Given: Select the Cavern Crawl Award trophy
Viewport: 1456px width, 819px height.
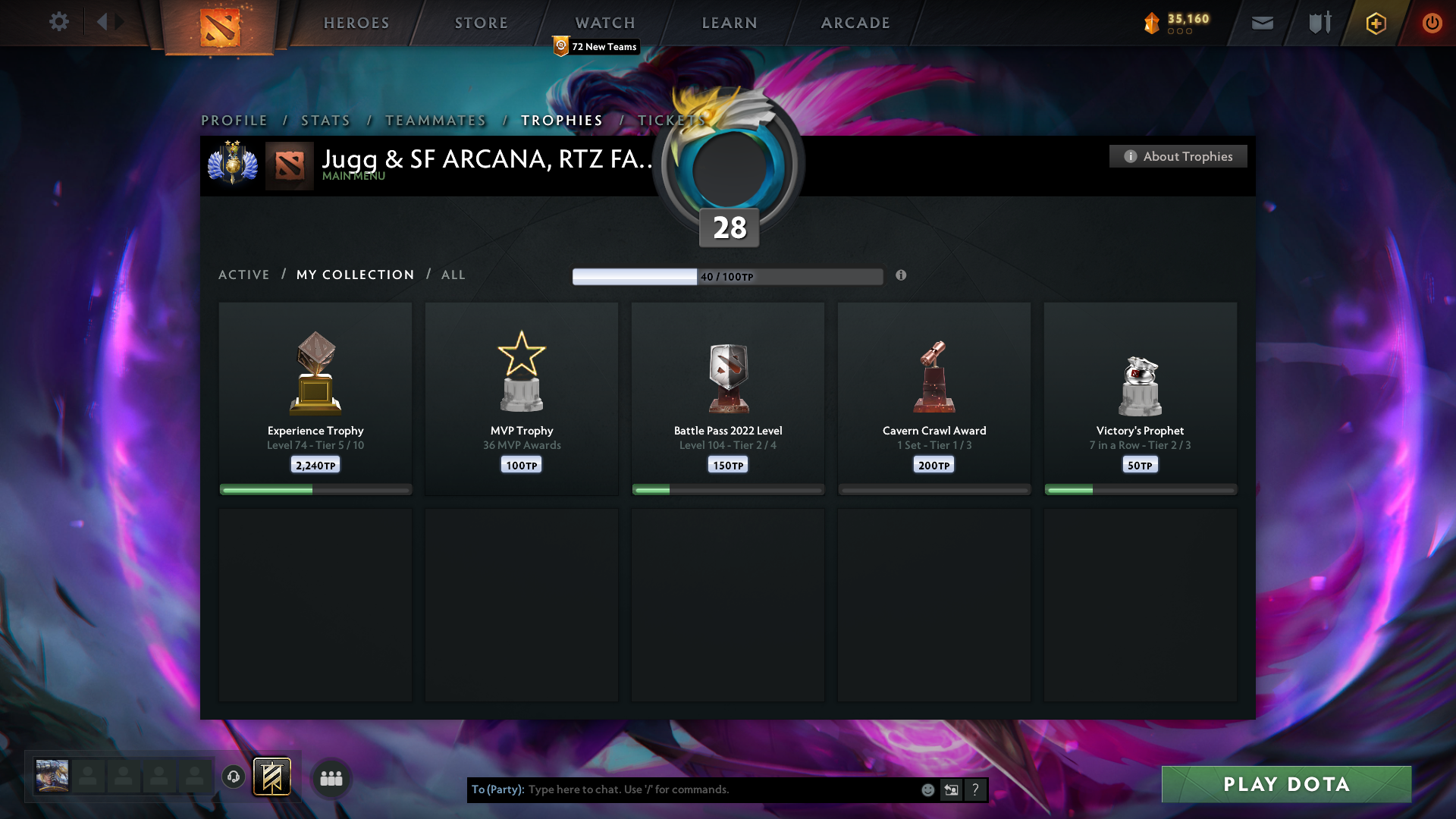Looking at the screenshot, I should (934, 398).
